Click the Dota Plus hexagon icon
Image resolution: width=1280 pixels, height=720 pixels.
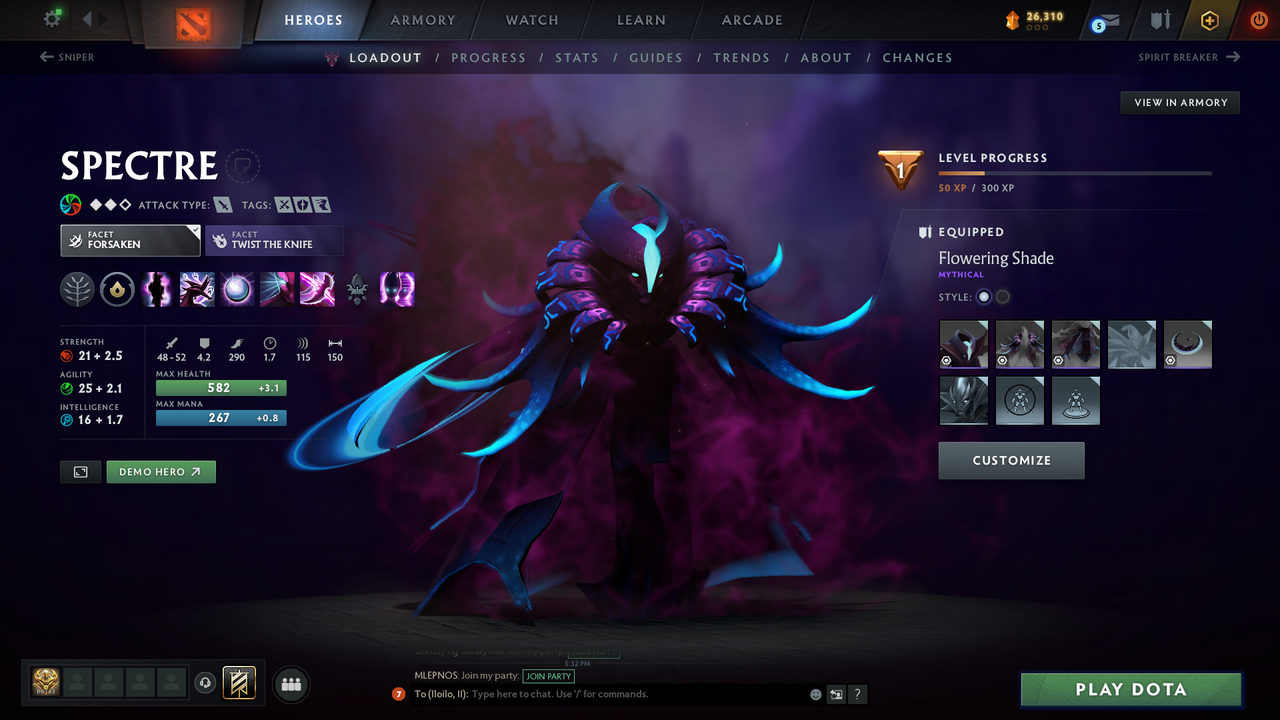coord(1209,20)
